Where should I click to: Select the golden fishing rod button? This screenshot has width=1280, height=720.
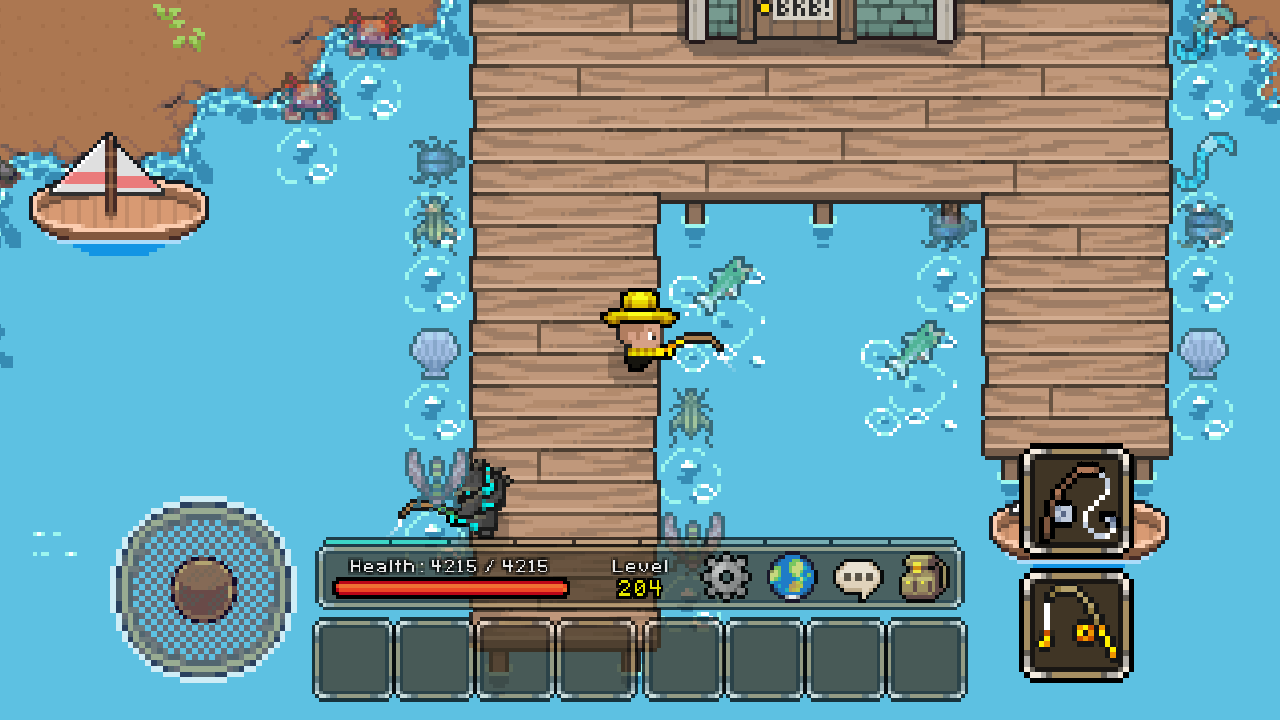pyautogui.click(x=1076, y=626)
